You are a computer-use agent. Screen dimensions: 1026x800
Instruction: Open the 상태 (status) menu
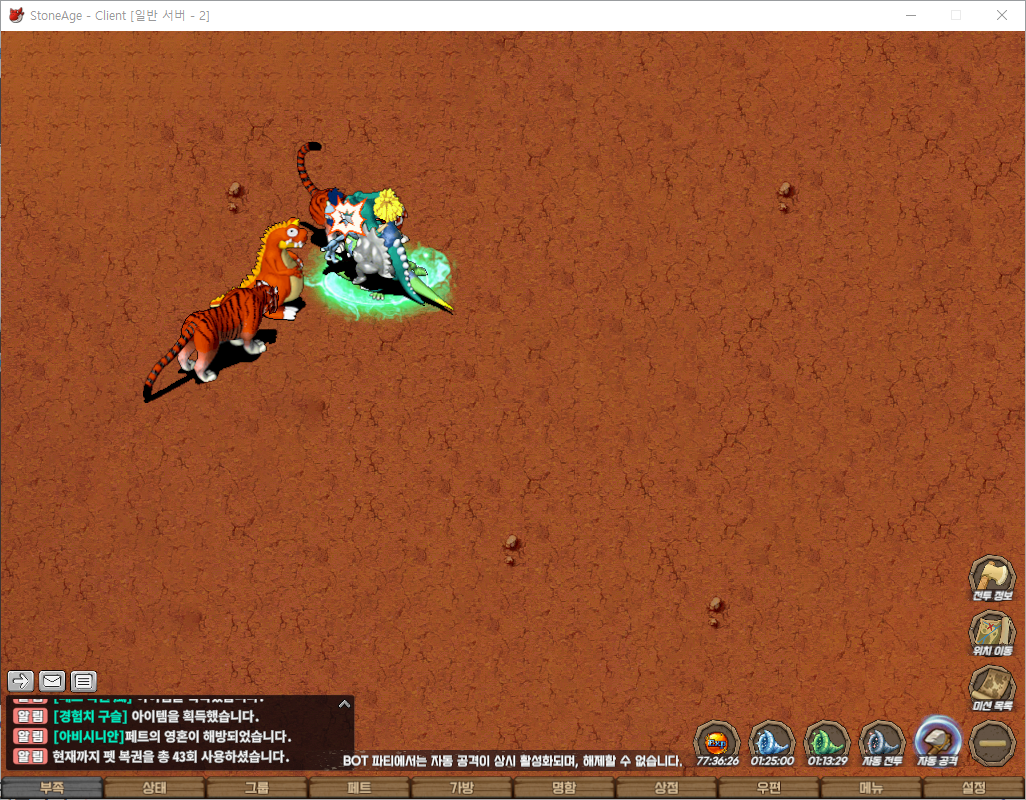154,788
